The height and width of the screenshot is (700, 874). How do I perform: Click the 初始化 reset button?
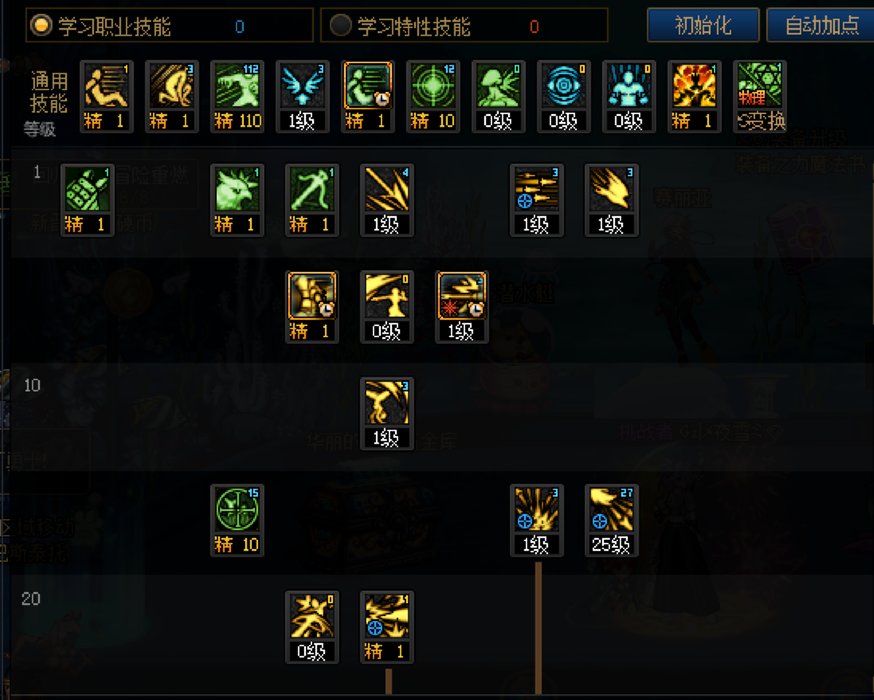703,25
